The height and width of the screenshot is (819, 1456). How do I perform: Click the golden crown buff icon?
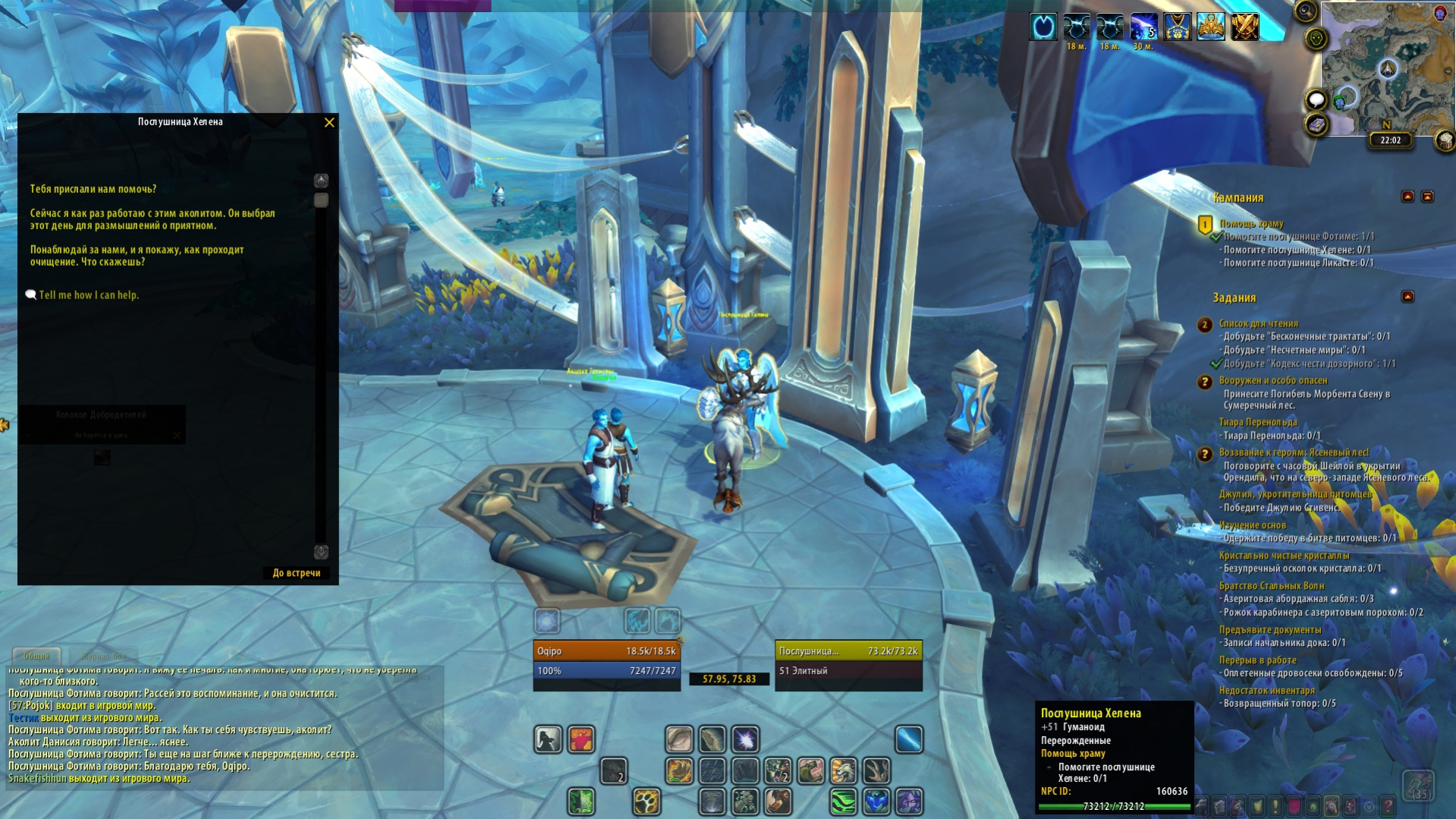pyautogui.click(x=1211, y=27)
